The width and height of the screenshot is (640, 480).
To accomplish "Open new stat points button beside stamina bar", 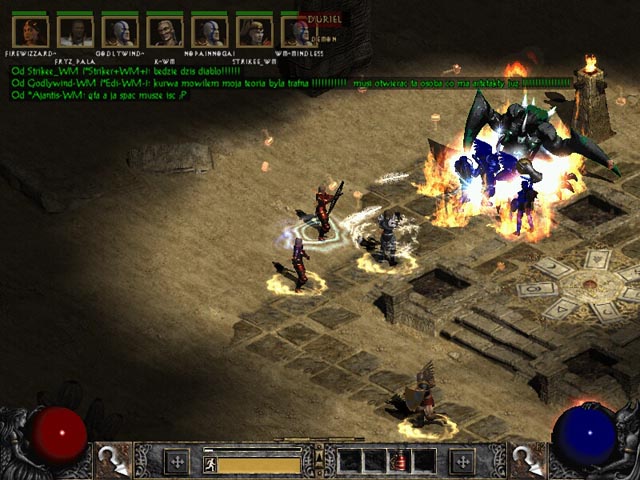I will pyautogui.click(x=177, y=461).
